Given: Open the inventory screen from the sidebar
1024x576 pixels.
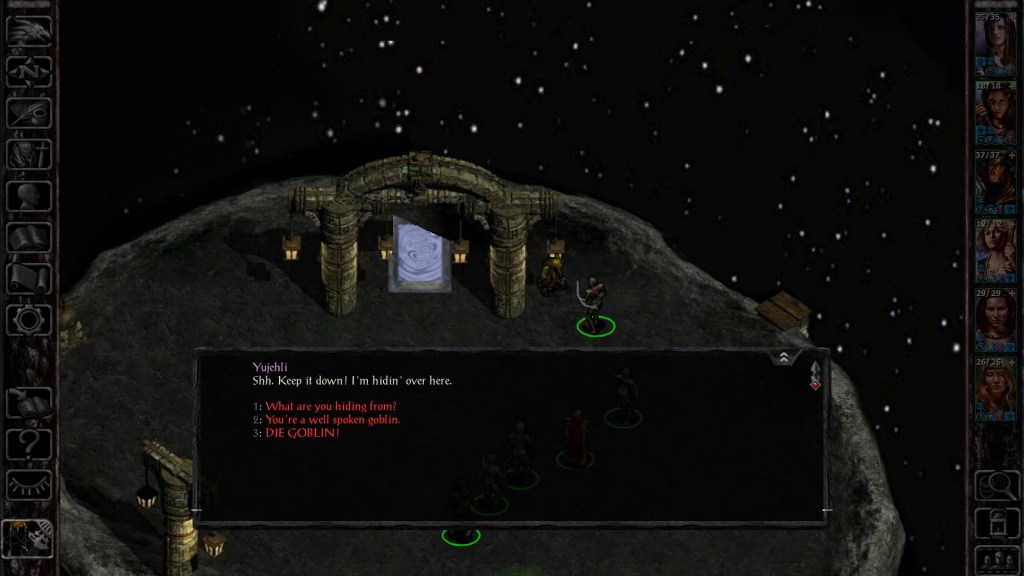Looking at the screenshot, I should tap(29, 154).
